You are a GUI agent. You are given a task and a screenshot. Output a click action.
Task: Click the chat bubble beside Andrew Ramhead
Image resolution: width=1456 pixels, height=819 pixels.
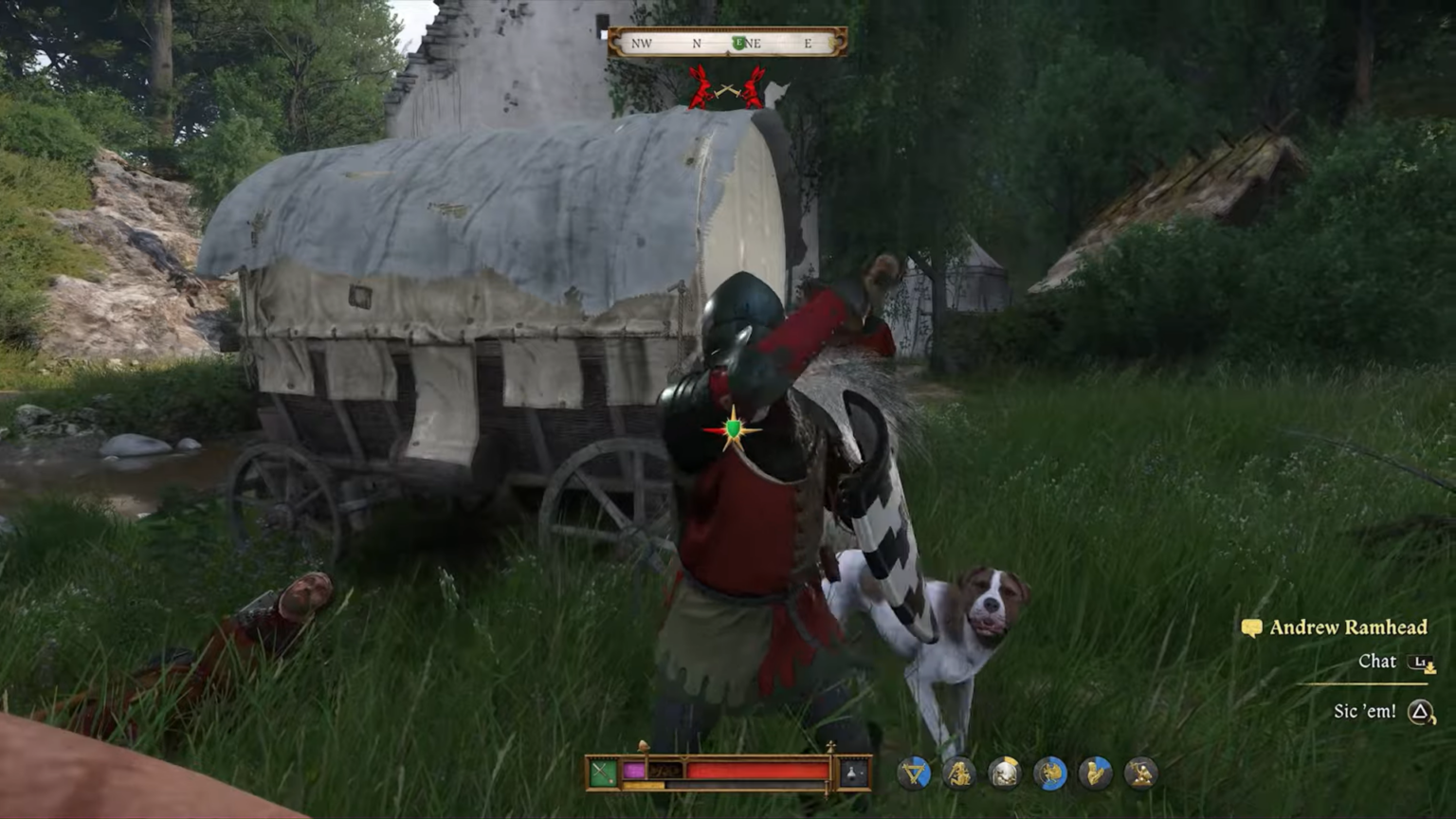coord(1253,627)
